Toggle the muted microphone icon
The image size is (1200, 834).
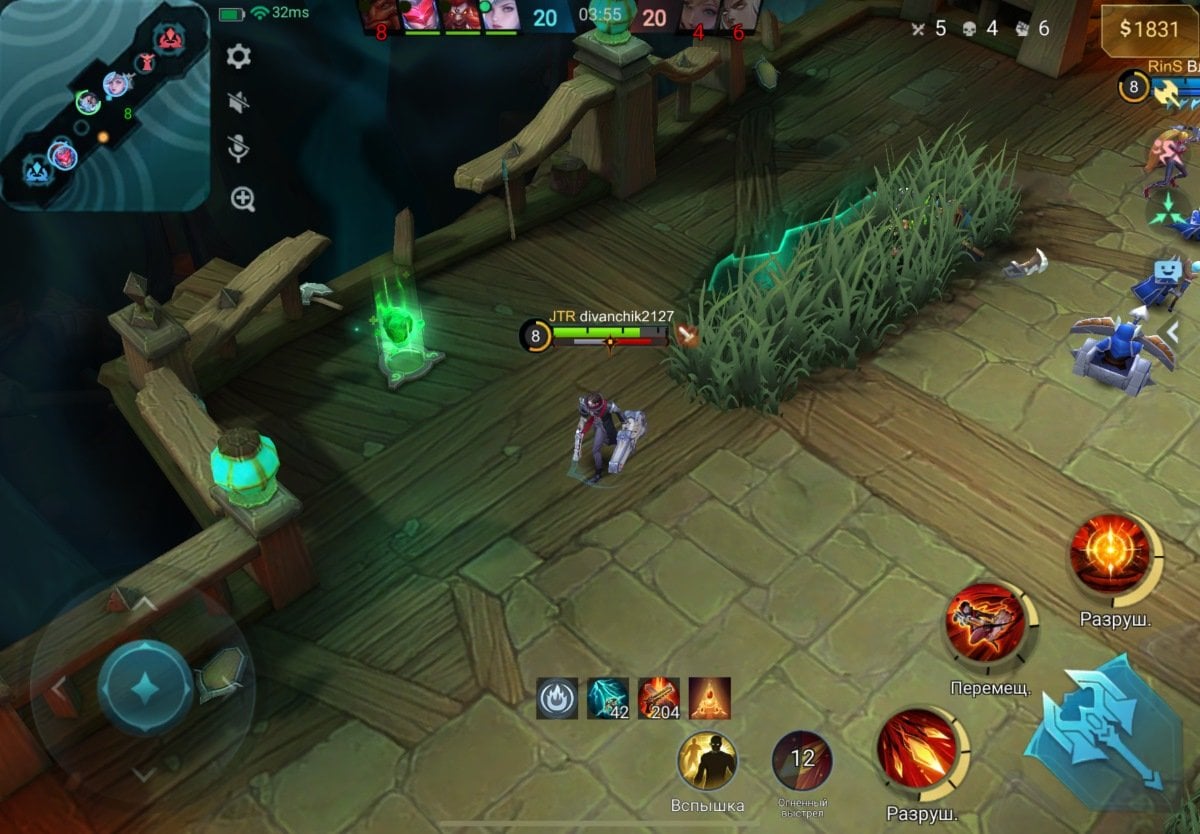tap(238, 147)
